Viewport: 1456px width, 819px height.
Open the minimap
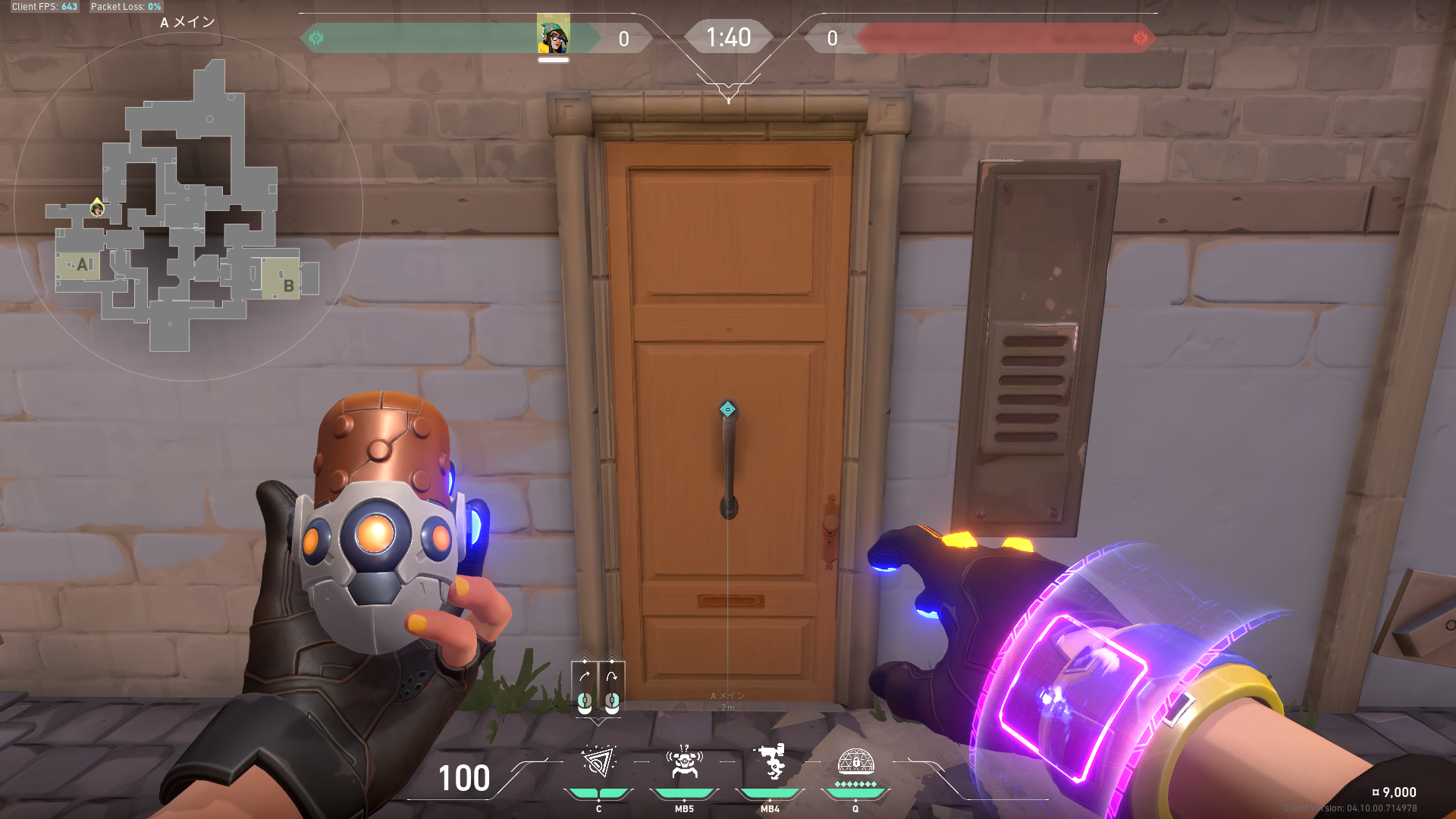pyautogui.click(x=188, y=206)
